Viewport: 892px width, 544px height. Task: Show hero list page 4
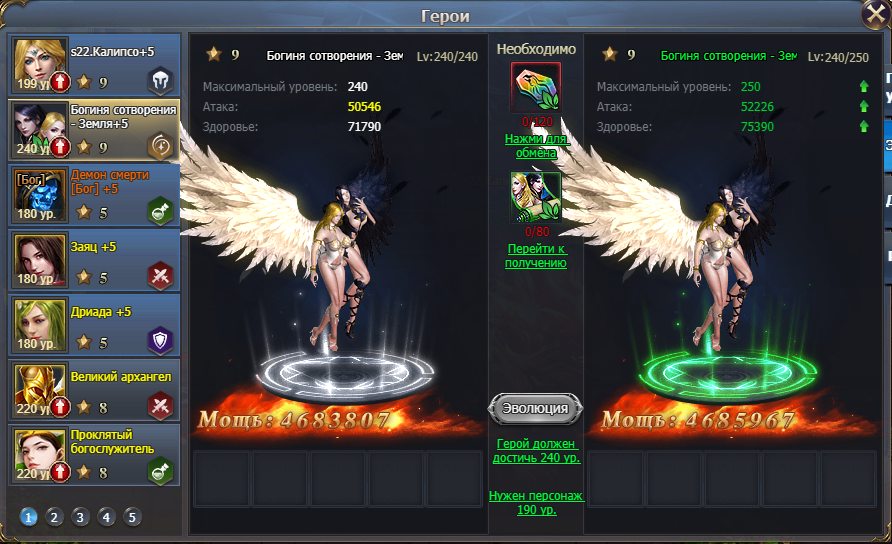pyautogui.click(x=107, y=517)
